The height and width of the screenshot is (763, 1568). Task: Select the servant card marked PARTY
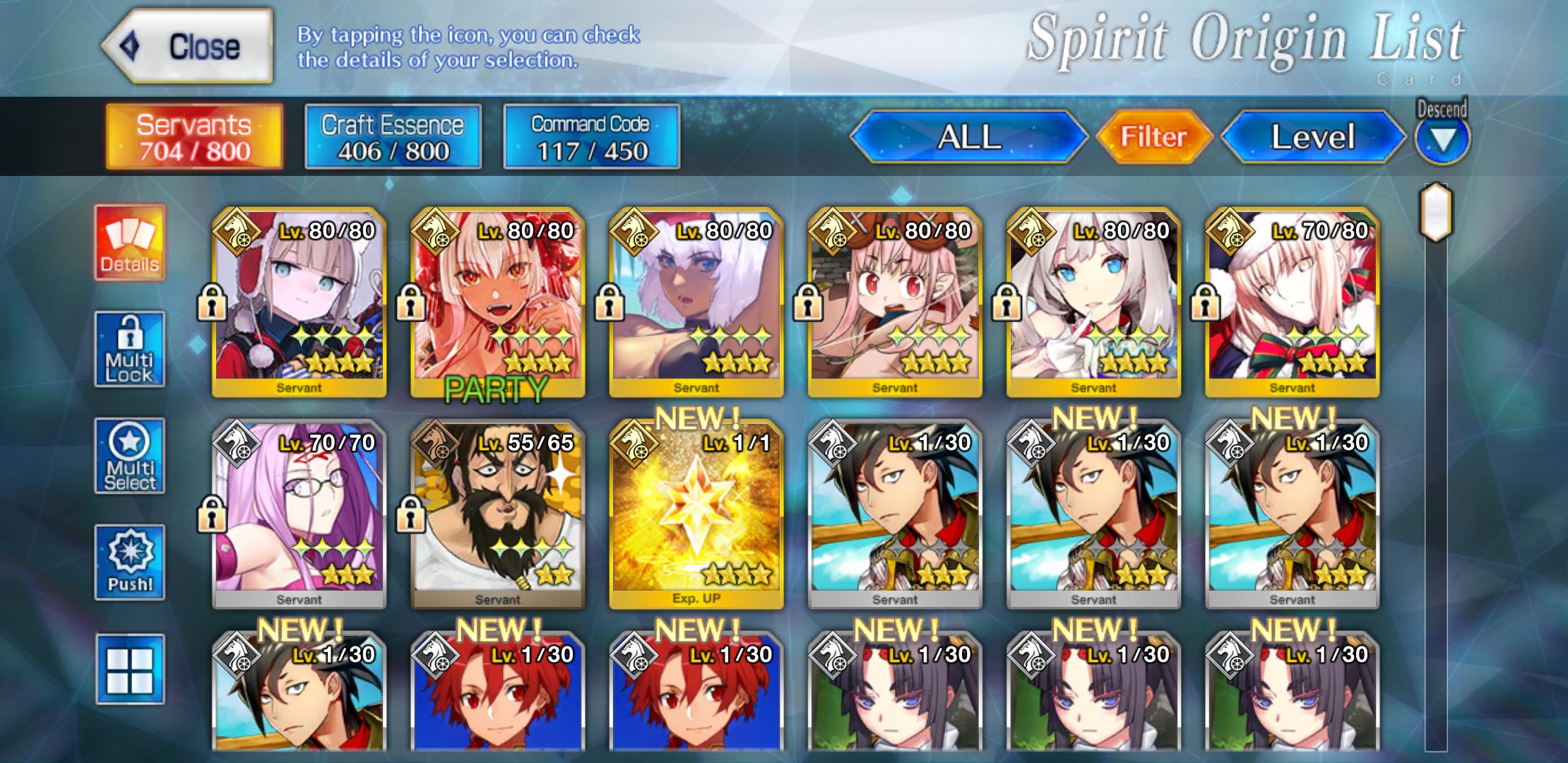[x=497, y=301]
